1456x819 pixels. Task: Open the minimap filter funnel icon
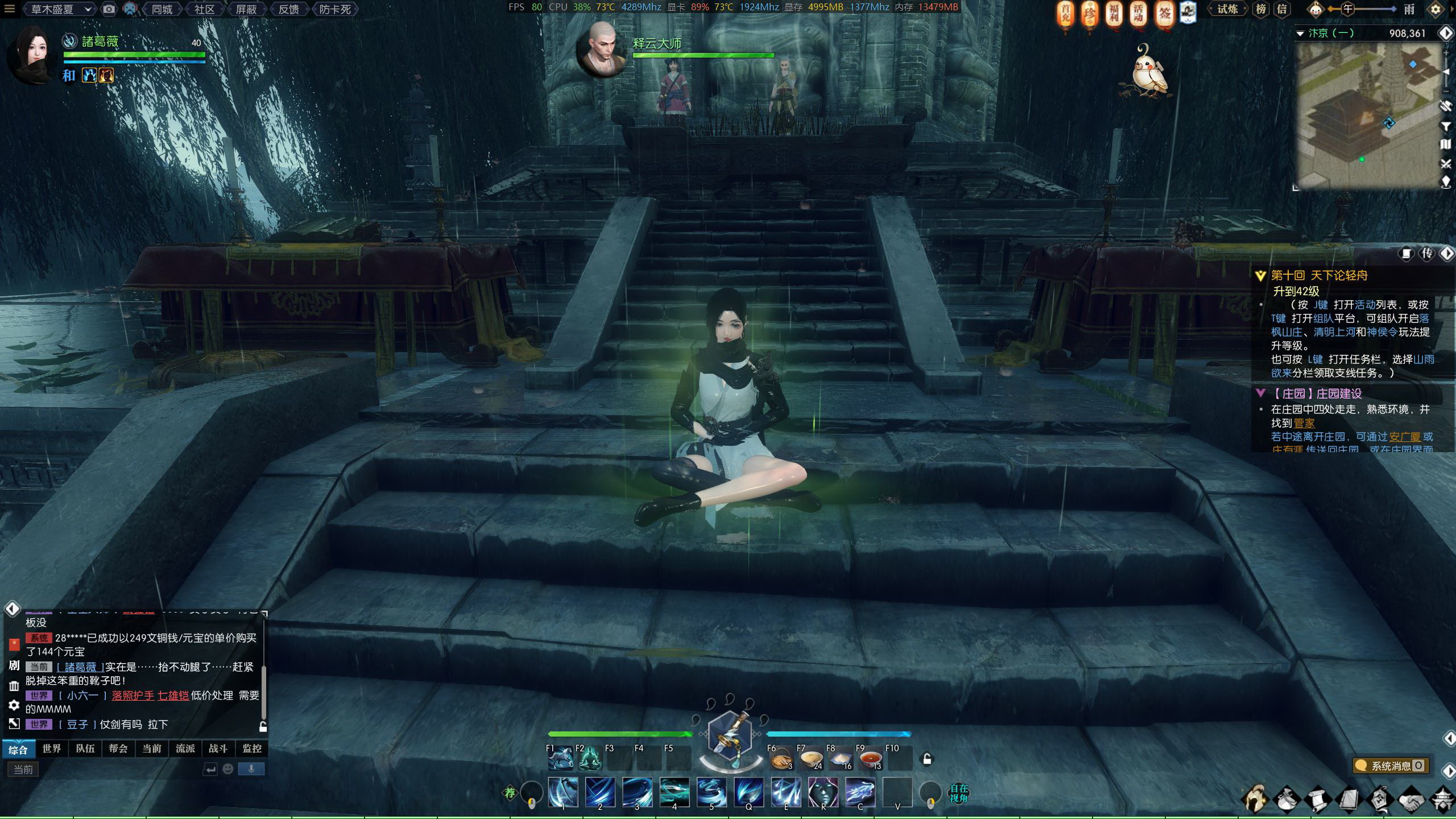coord(1446,126)
